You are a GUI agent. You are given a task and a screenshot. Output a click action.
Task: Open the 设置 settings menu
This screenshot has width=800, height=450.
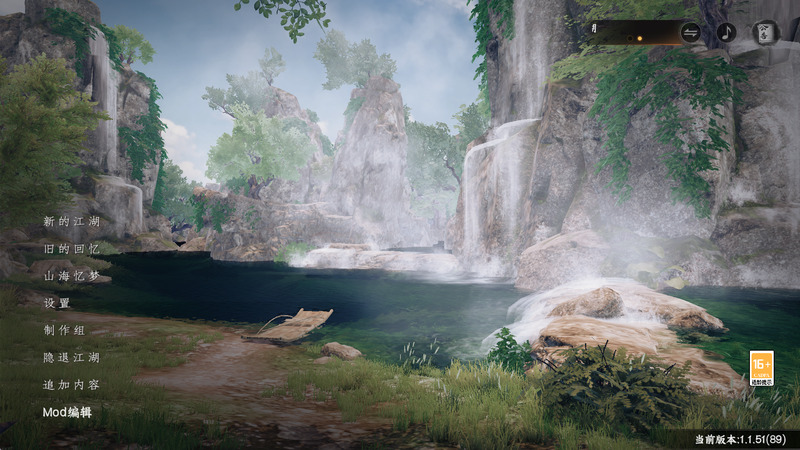coord(57,303)
